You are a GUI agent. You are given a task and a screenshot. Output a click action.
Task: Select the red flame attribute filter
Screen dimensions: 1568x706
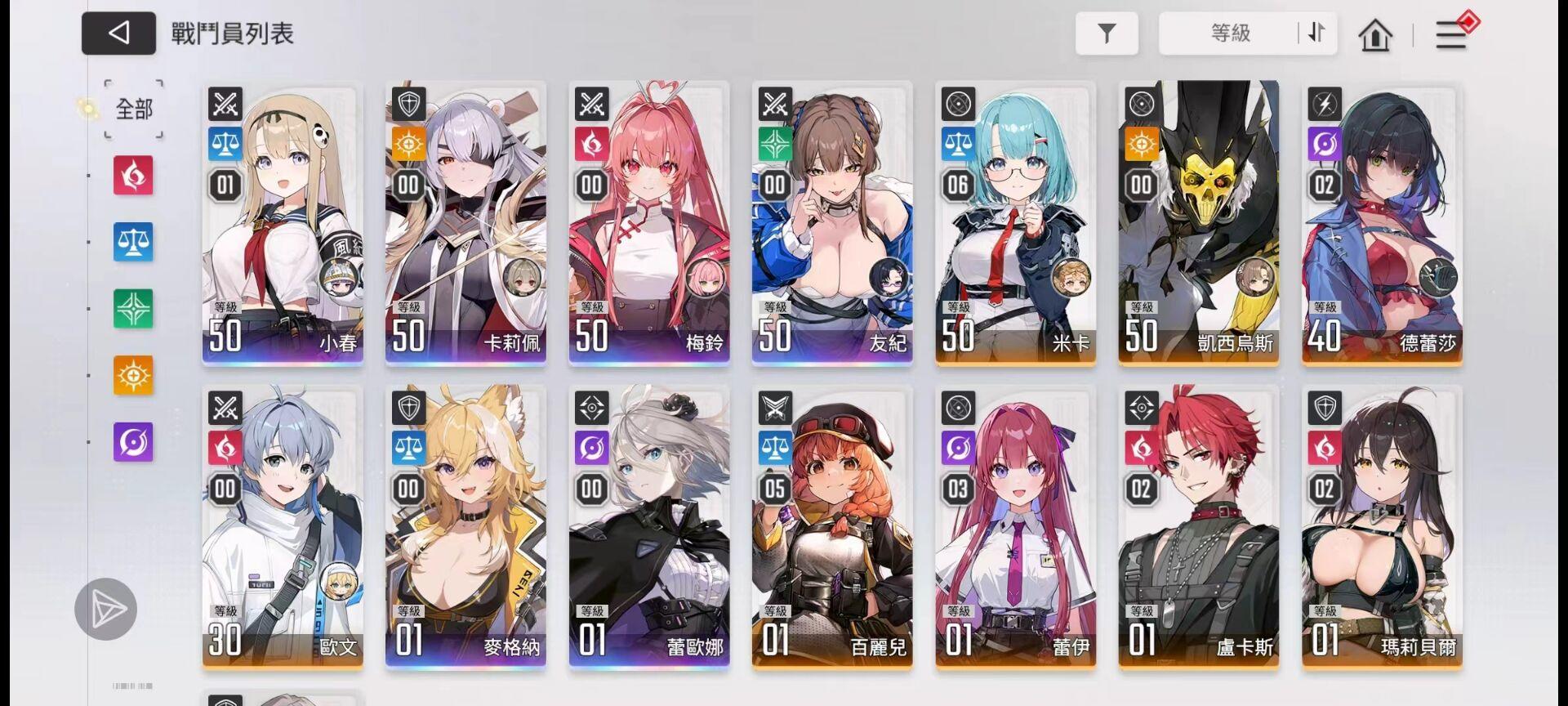132,177
